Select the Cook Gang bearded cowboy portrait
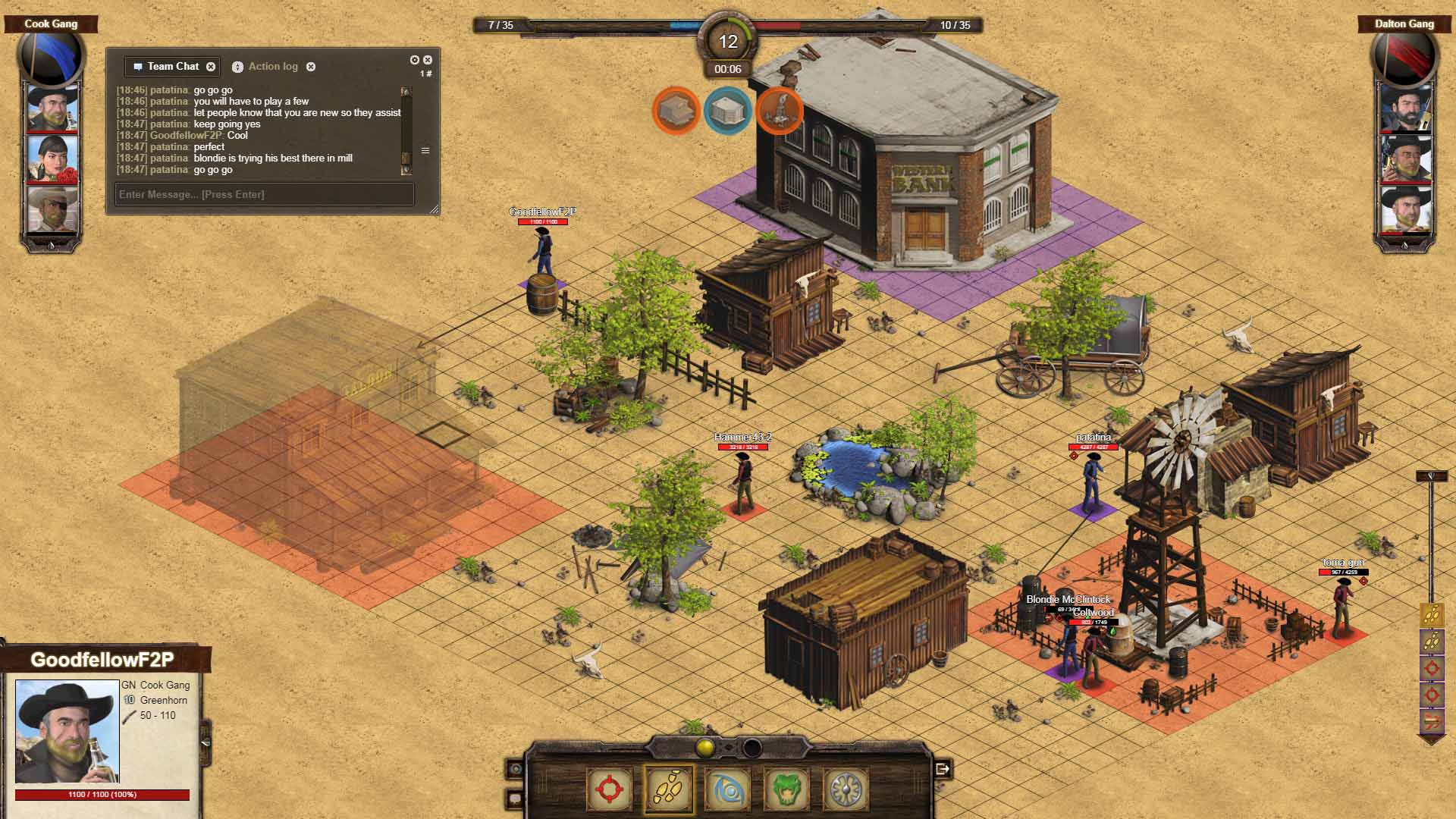This screenshot has height=819, width=1456. 52,107
